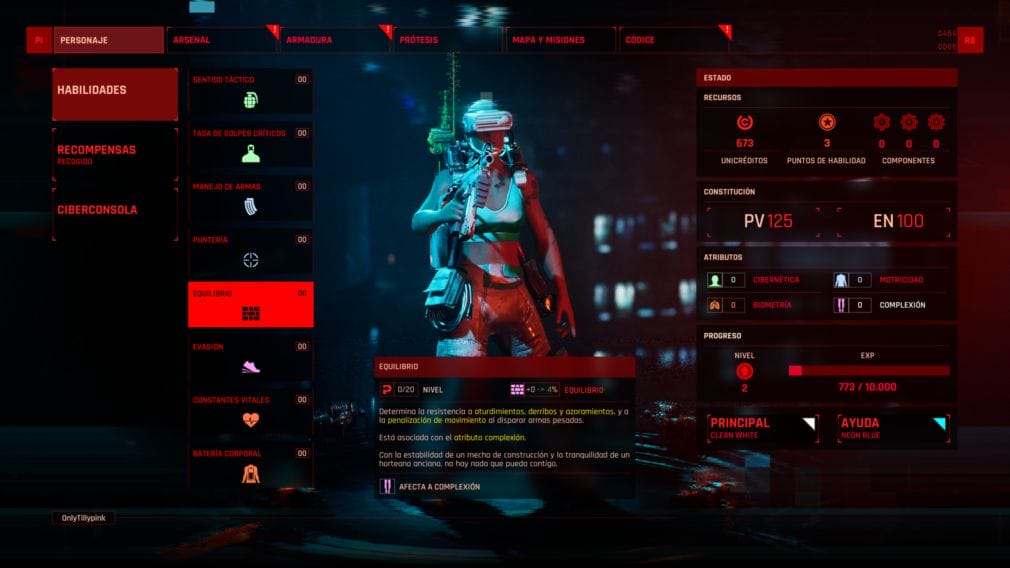This screenshot has height=568, width=1010.
Task: Choose the Tasa de Golpes Críticos skill
Action: 250,144
